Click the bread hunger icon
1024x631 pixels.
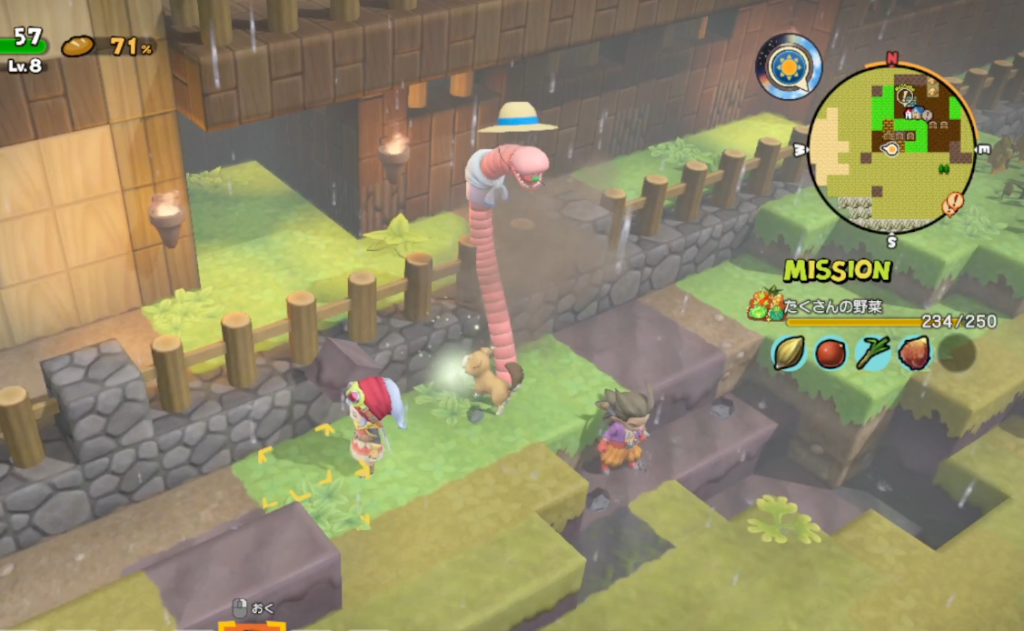pyautogui.click(x=78, y=46)
